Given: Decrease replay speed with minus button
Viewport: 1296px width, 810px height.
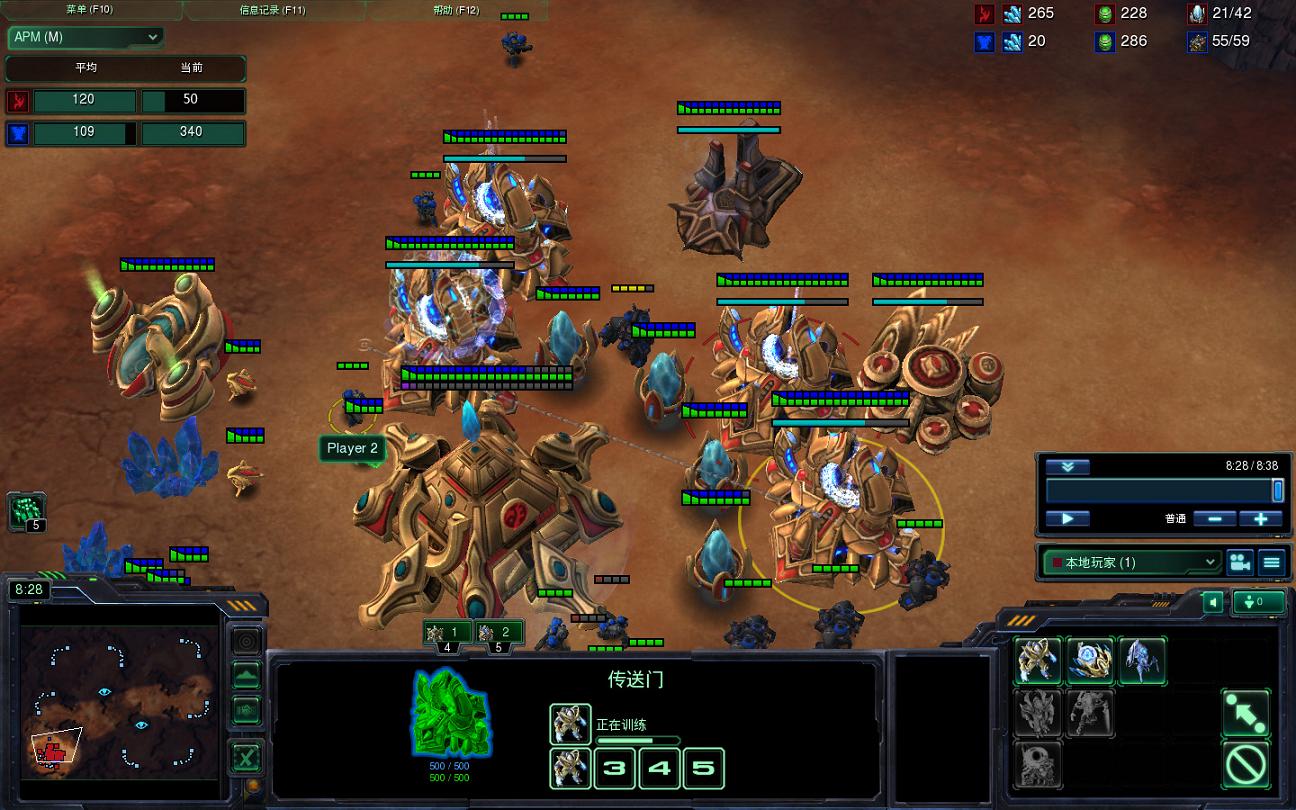Looking at the screenshot, I should pyautogui.click(x=1214, y=519).
